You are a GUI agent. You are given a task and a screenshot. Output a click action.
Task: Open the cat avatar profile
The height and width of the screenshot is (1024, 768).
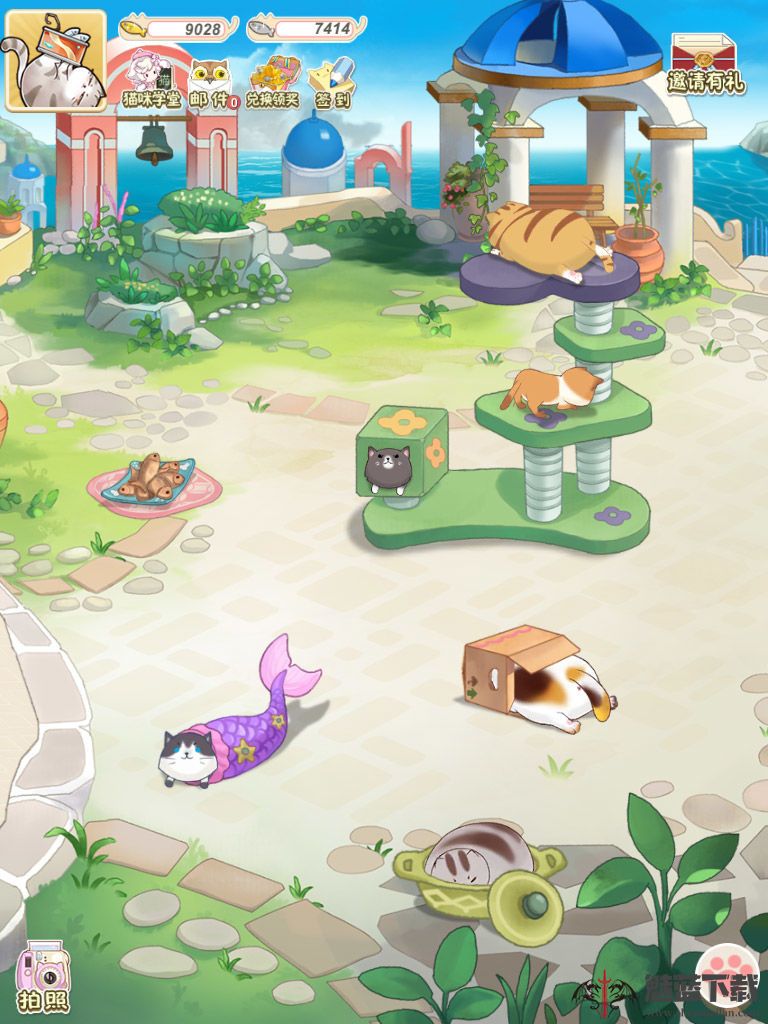point(56,60)
